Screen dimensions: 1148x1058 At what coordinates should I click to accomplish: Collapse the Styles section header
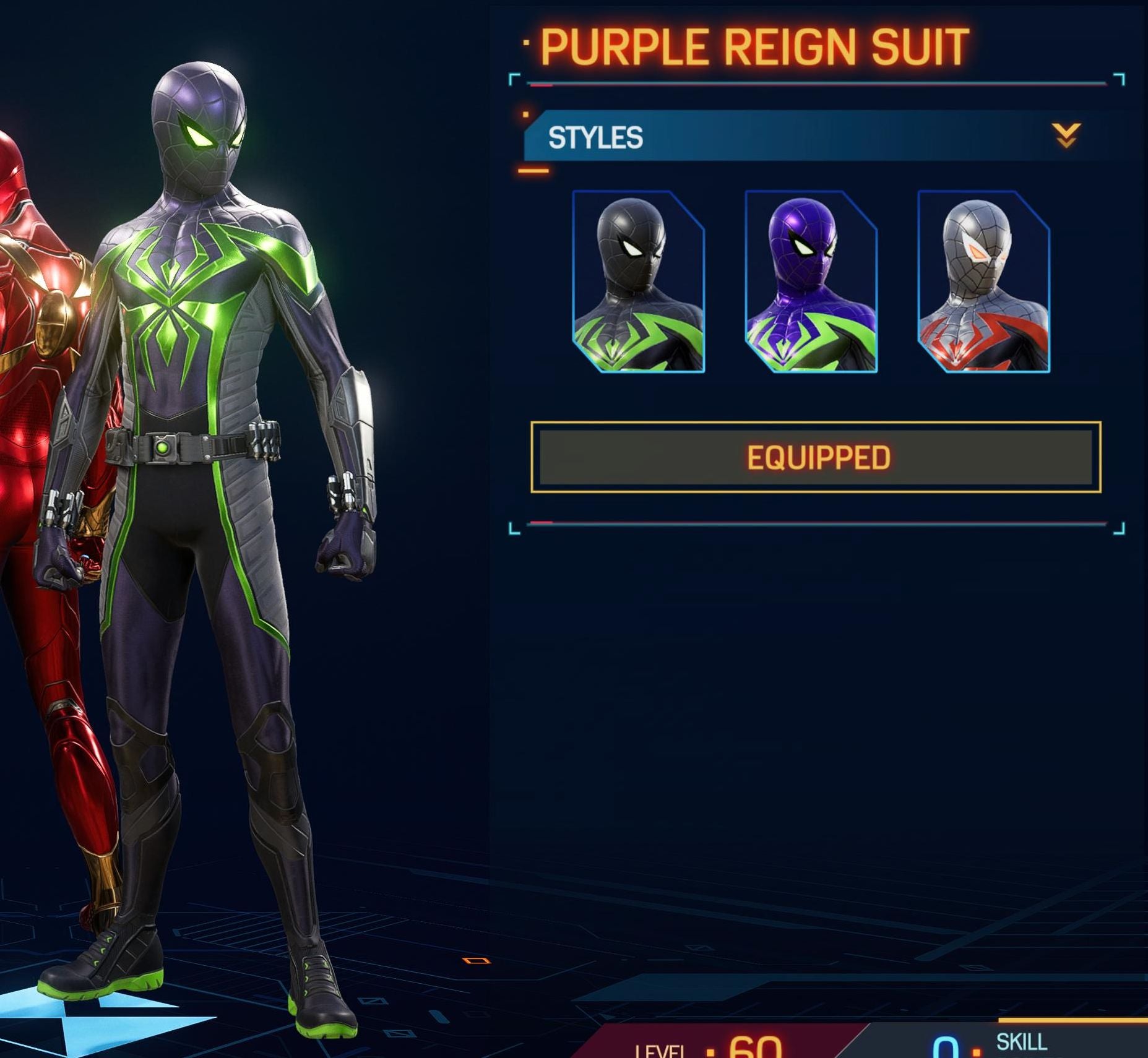click(1066, 135)
